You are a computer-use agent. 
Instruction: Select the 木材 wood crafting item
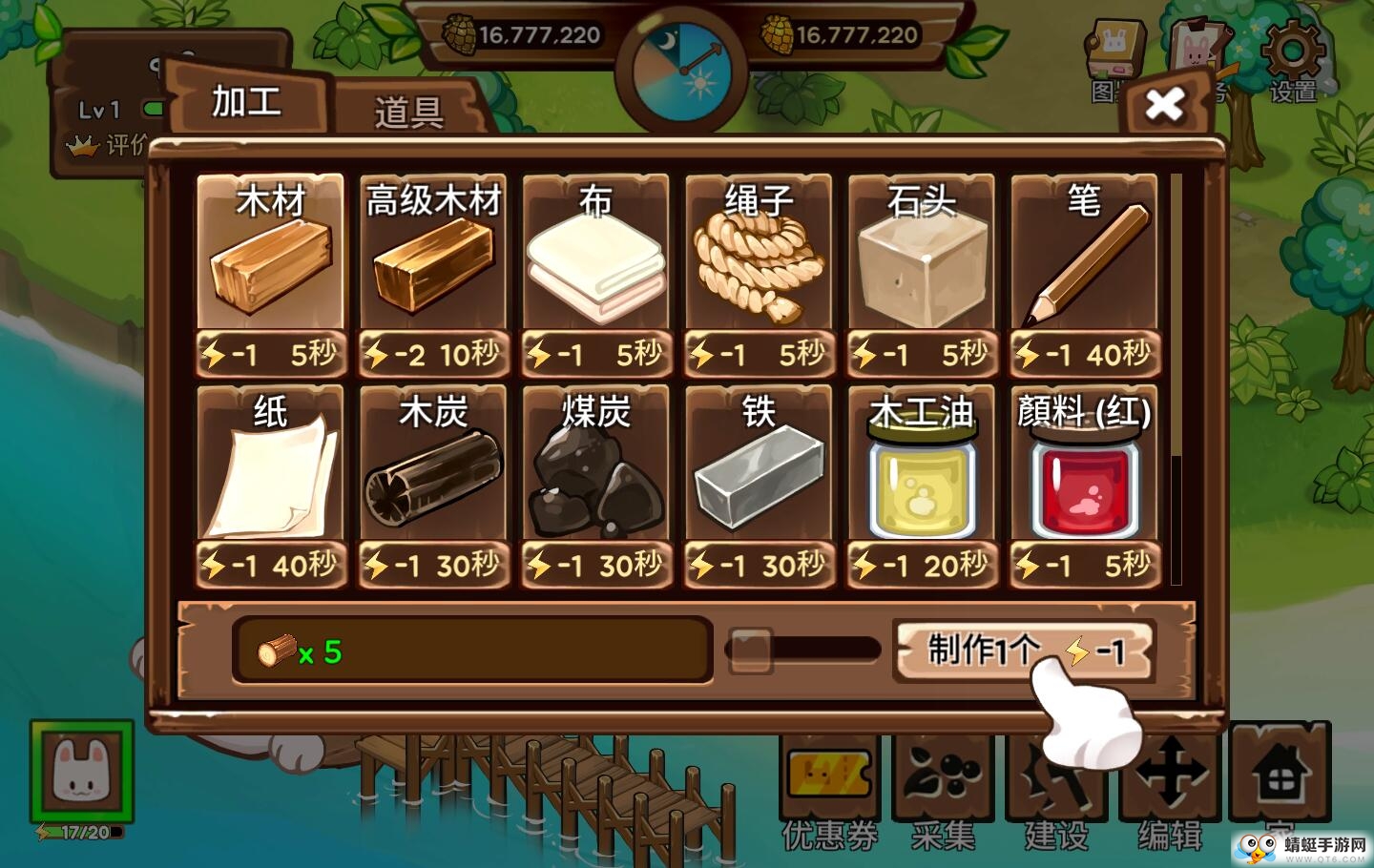click(x=270, y=258)
